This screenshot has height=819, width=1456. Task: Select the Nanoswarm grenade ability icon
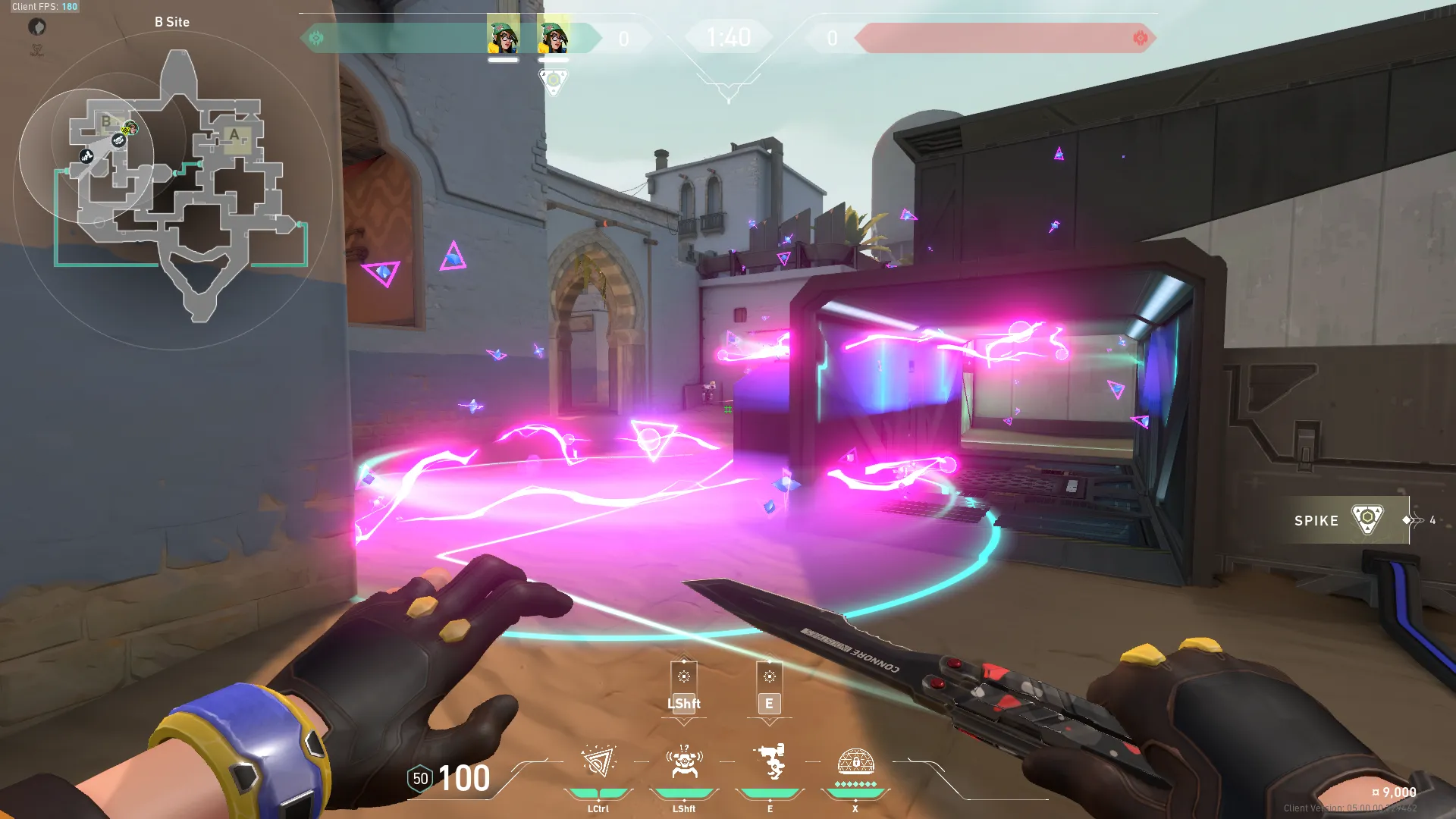coord(598,762)
